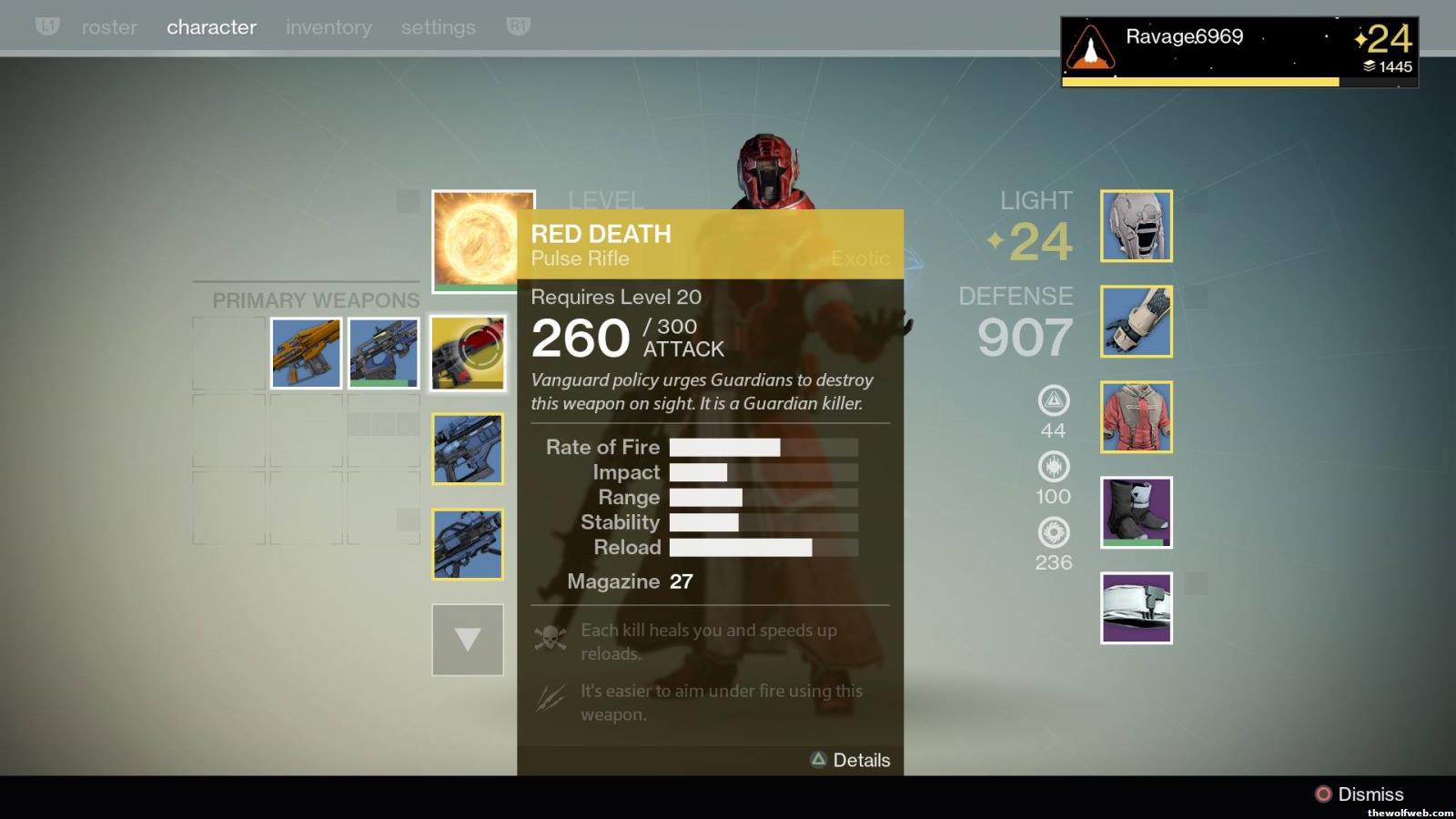Switch to the inventory tab
The image size is (1456, 819).
[329, 27]
